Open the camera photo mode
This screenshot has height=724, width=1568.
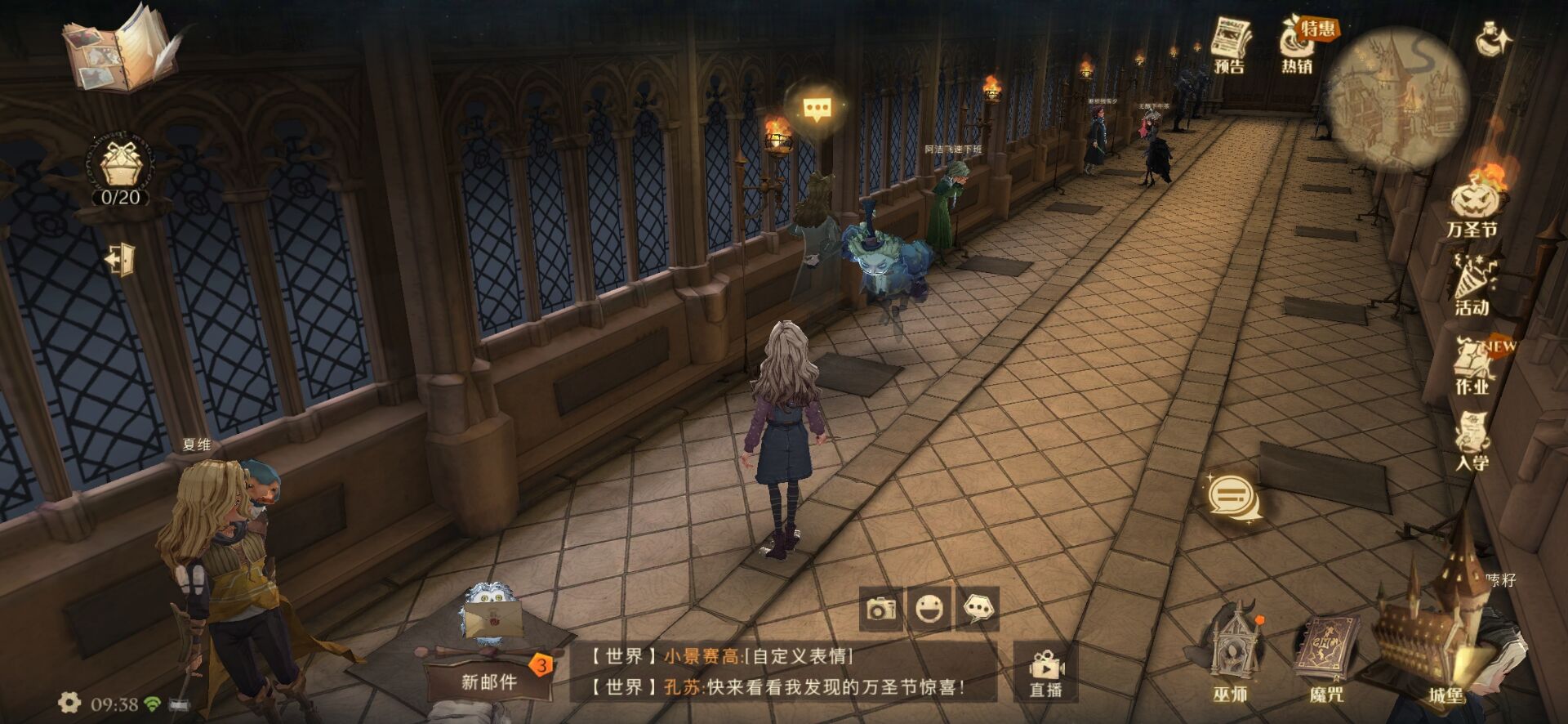click(x=881, y=609)
